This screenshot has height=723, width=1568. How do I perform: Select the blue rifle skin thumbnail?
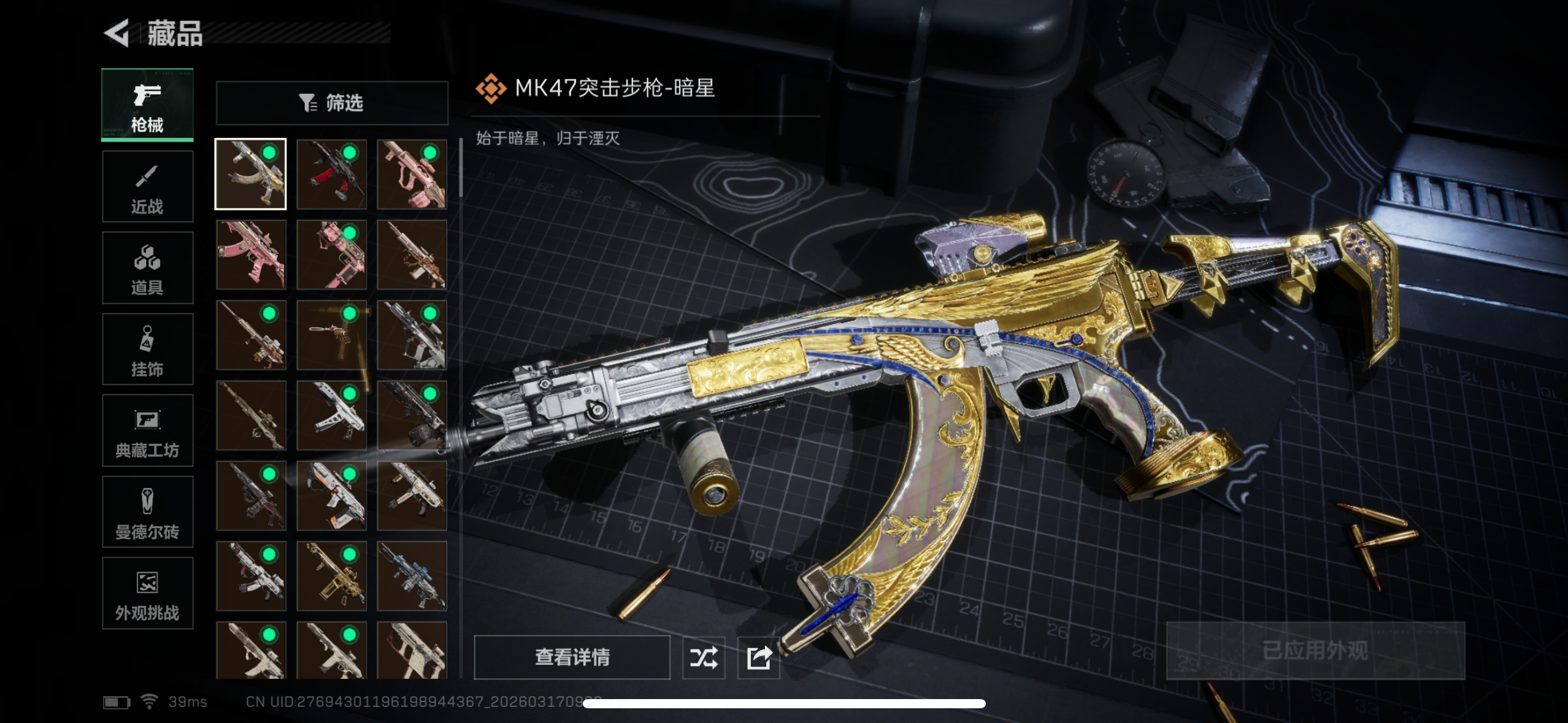click(x=412, y=576)
